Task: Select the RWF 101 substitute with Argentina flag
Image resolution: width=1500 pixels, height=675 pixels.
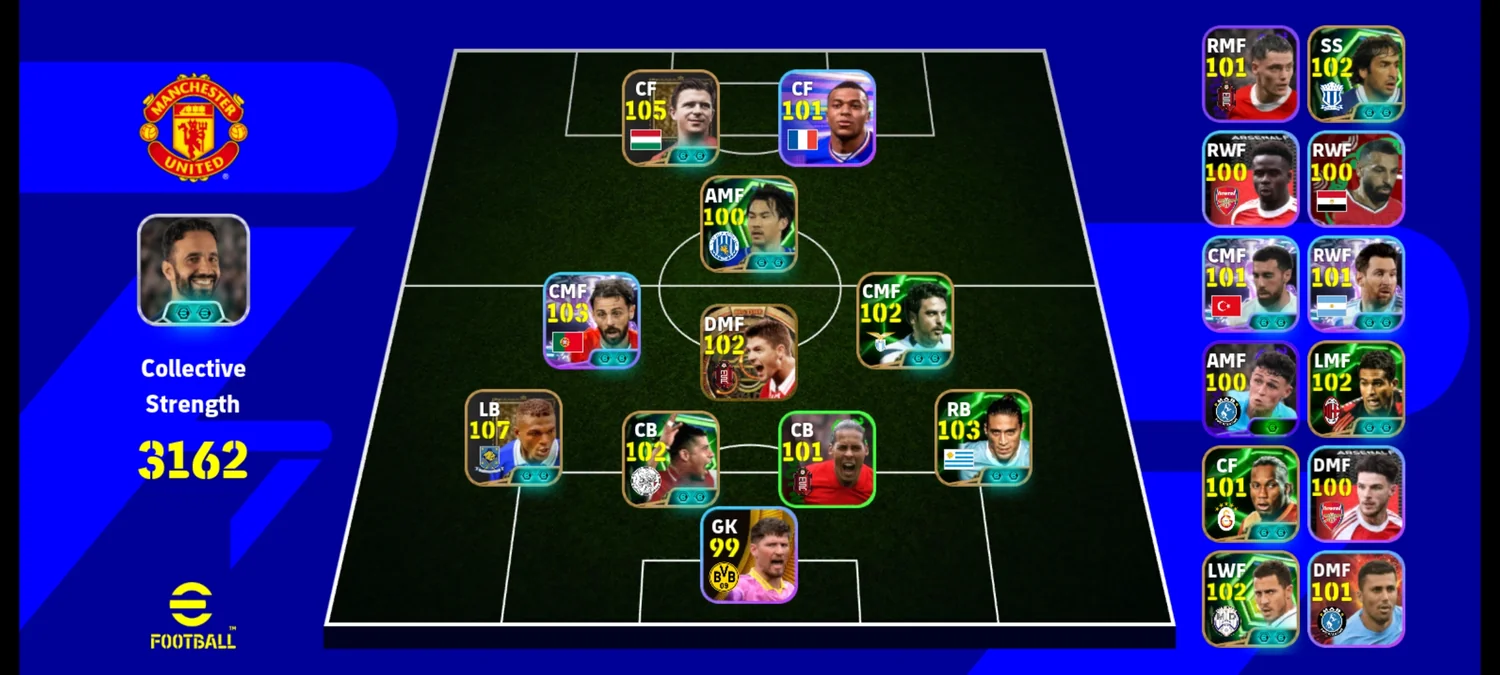Action: tap(1356, 284)
